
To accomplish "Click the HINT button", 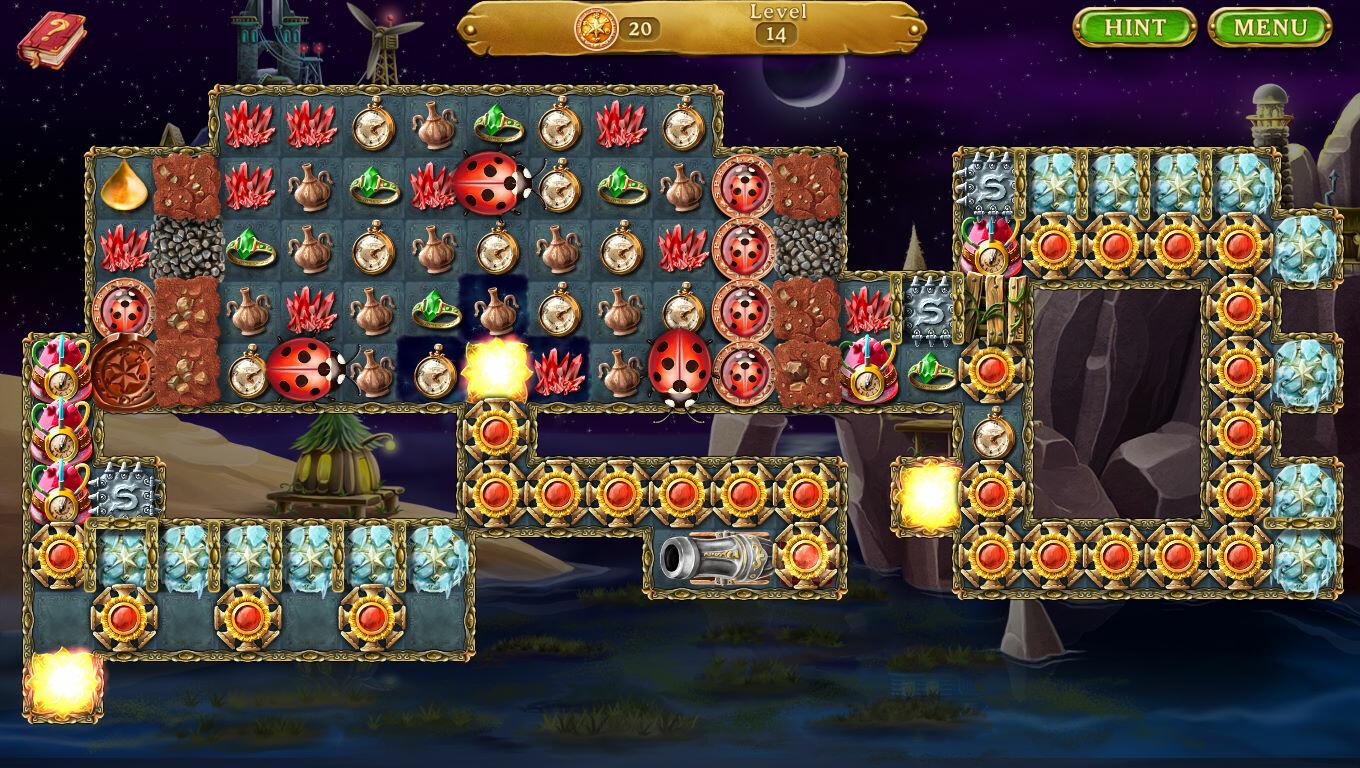I will tap(1135, 28).
